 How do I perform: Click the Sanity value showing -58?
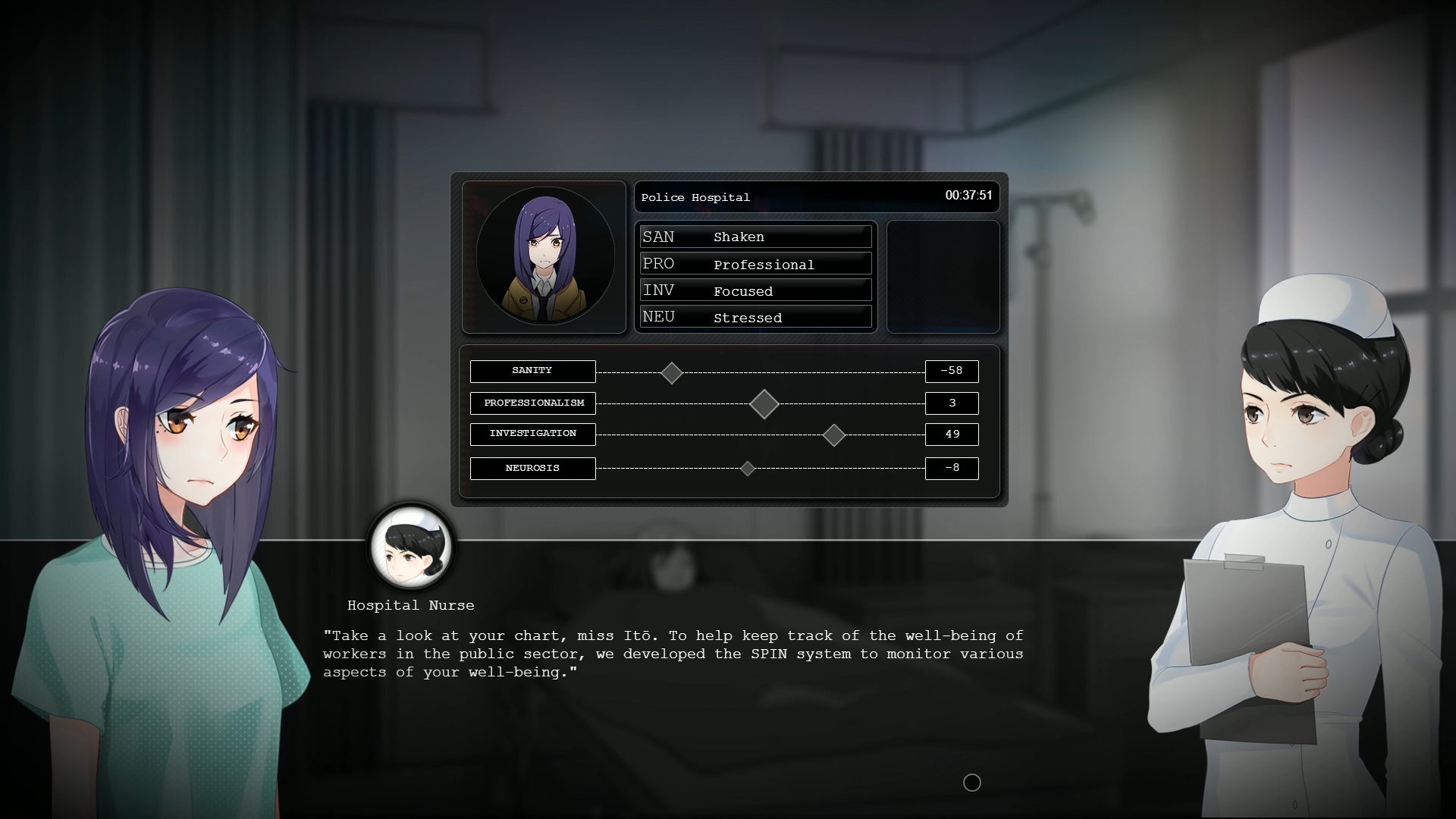tap(952, 372)
